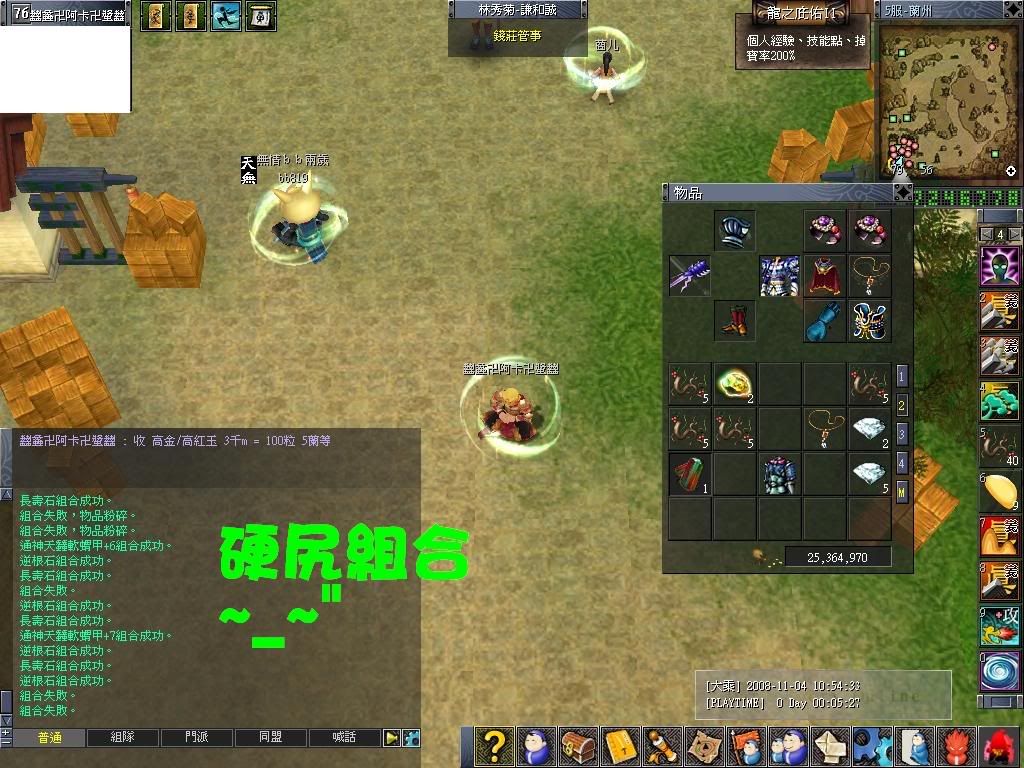This screenshot has height=768, width=1024.
Task: Switch chat to the 喊話 channel
Action: coord(345,738)
